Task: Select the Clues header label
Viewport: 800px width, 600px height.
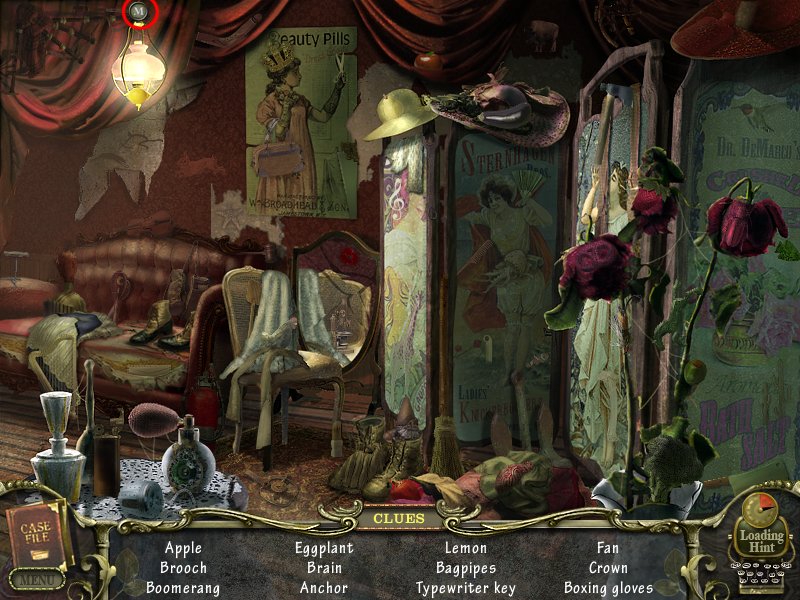Action: (x=400, y=518)
